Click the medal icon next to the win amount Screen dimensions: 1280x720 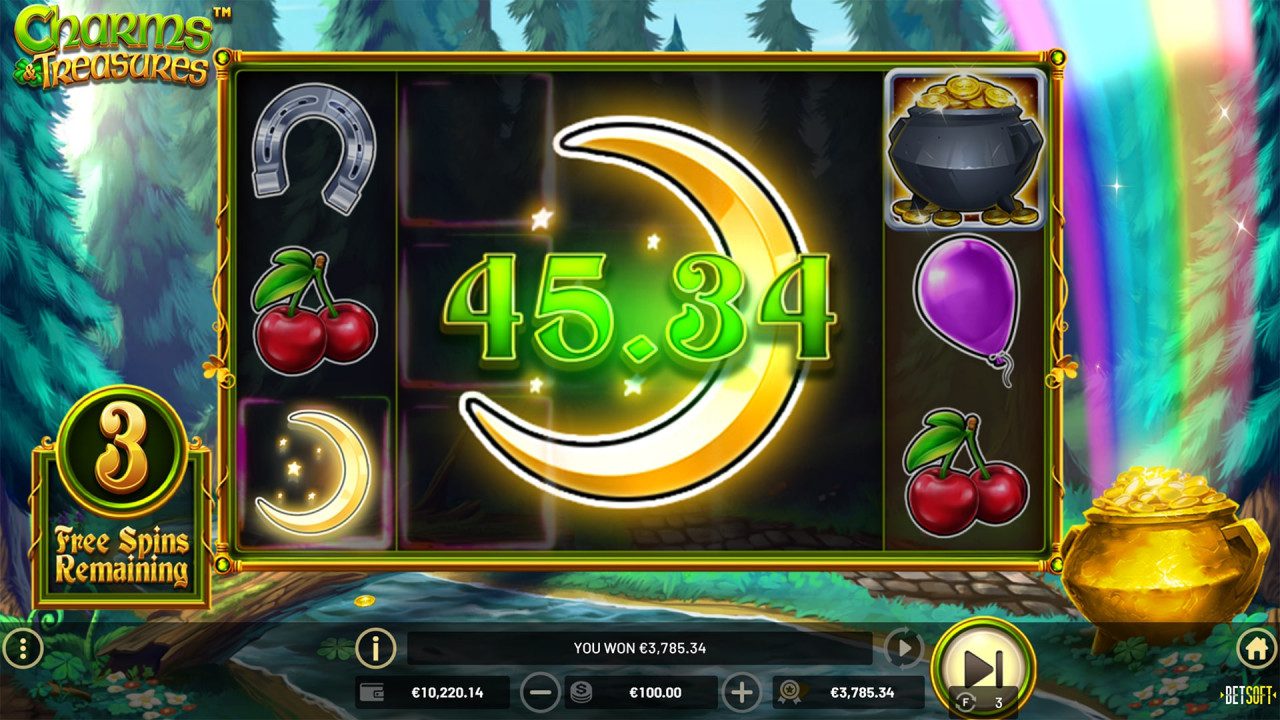tap(787, 691)
